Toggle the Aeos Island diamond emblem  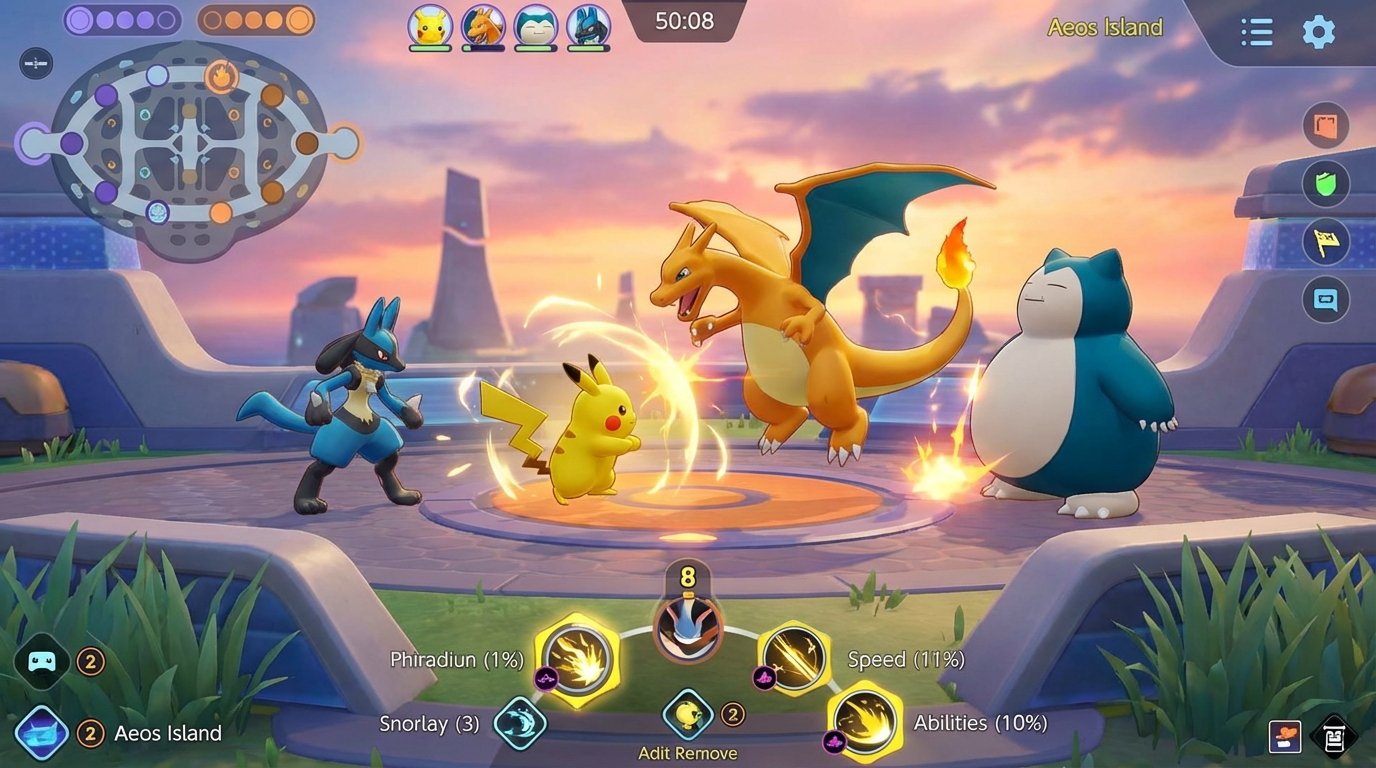click(40, 733)
